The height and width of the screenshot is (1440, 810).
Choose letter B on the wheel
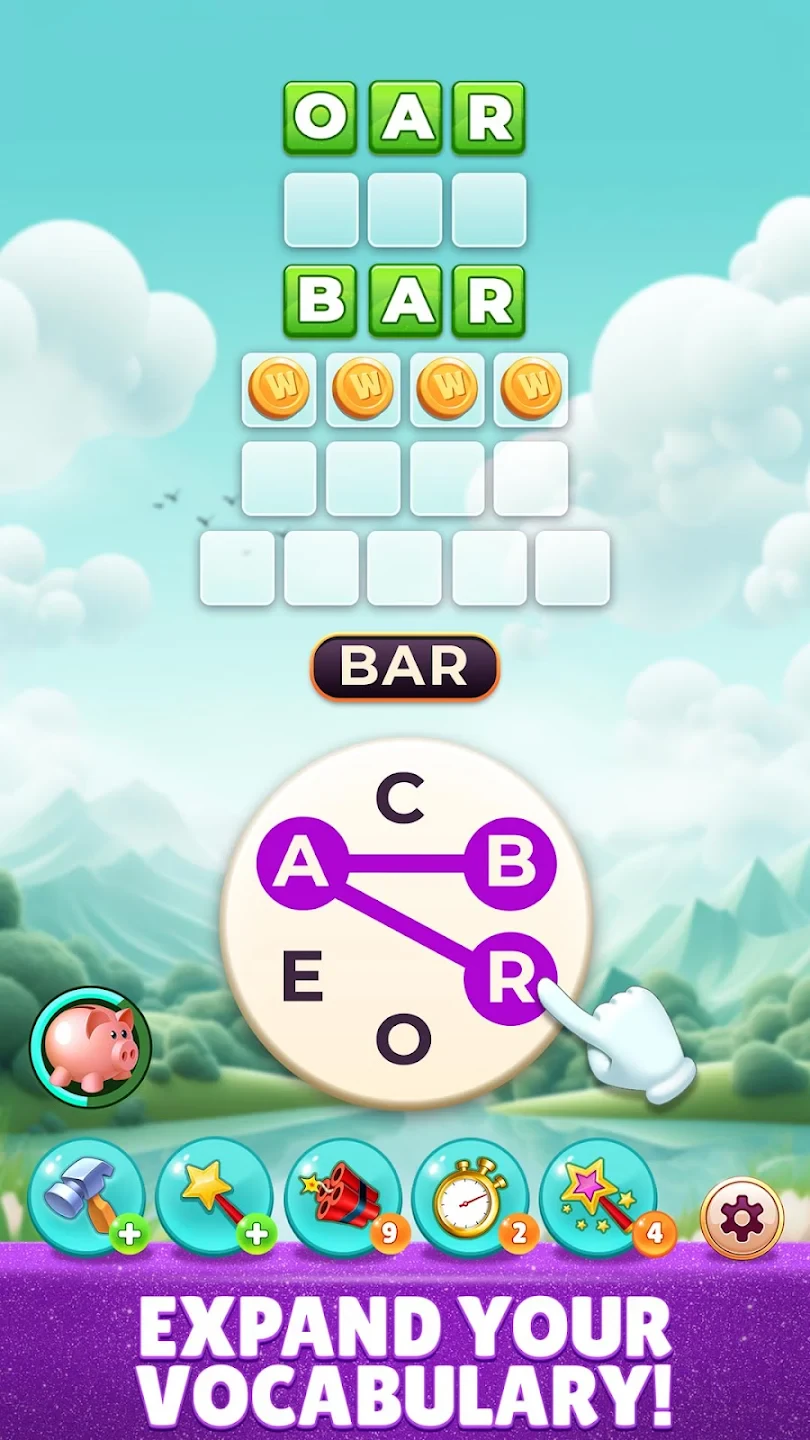tap(511, 862)
